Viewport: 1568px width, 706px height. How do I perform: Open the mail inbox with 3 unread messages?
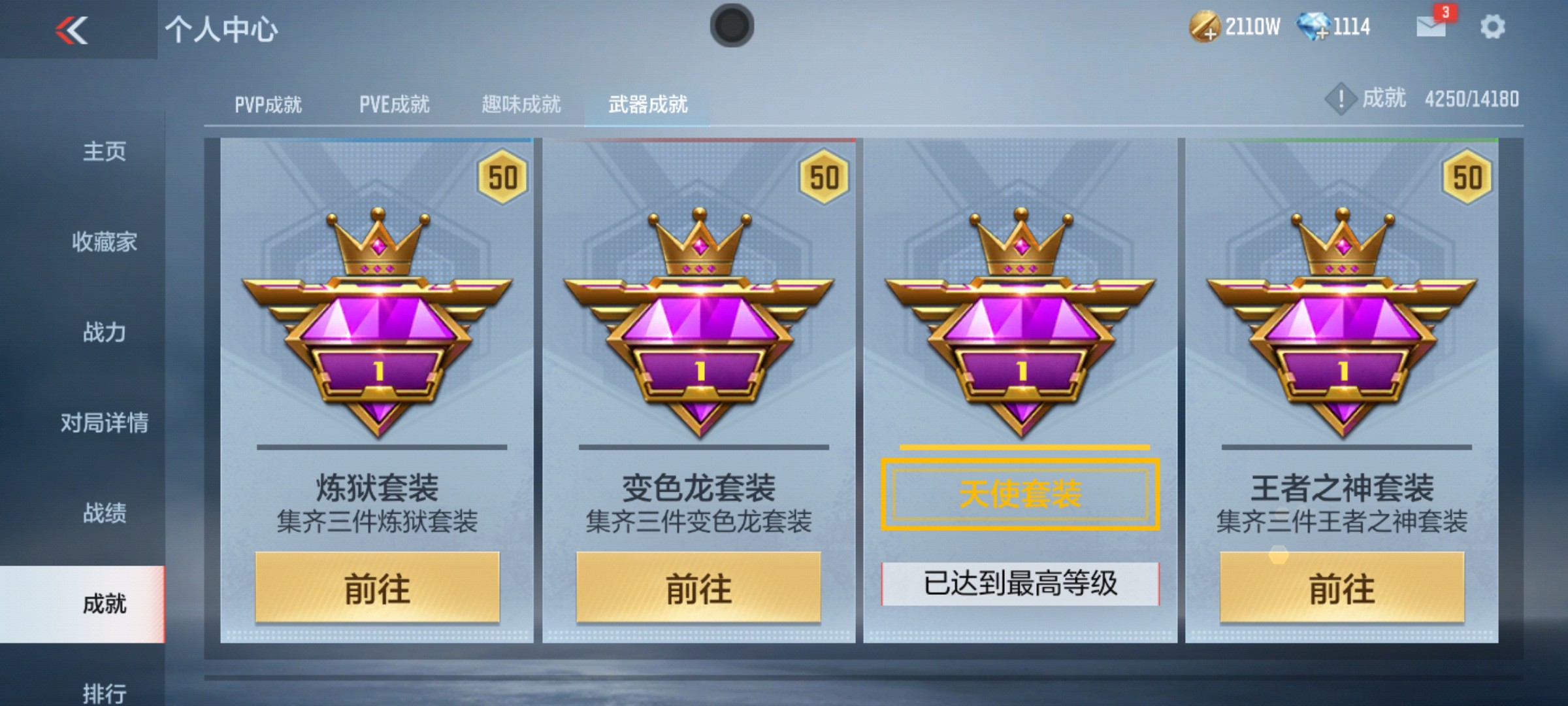1433,27
